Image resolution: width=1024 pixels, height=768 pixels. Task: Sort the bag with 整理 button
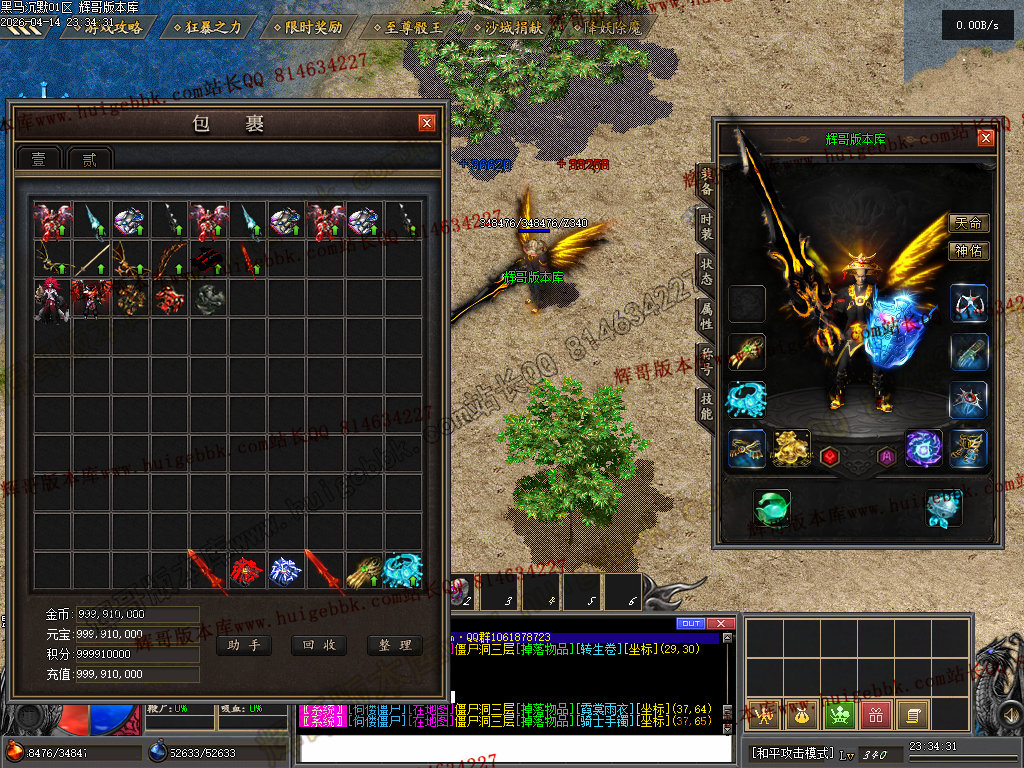pyautogui.click(x=394, y=645)
